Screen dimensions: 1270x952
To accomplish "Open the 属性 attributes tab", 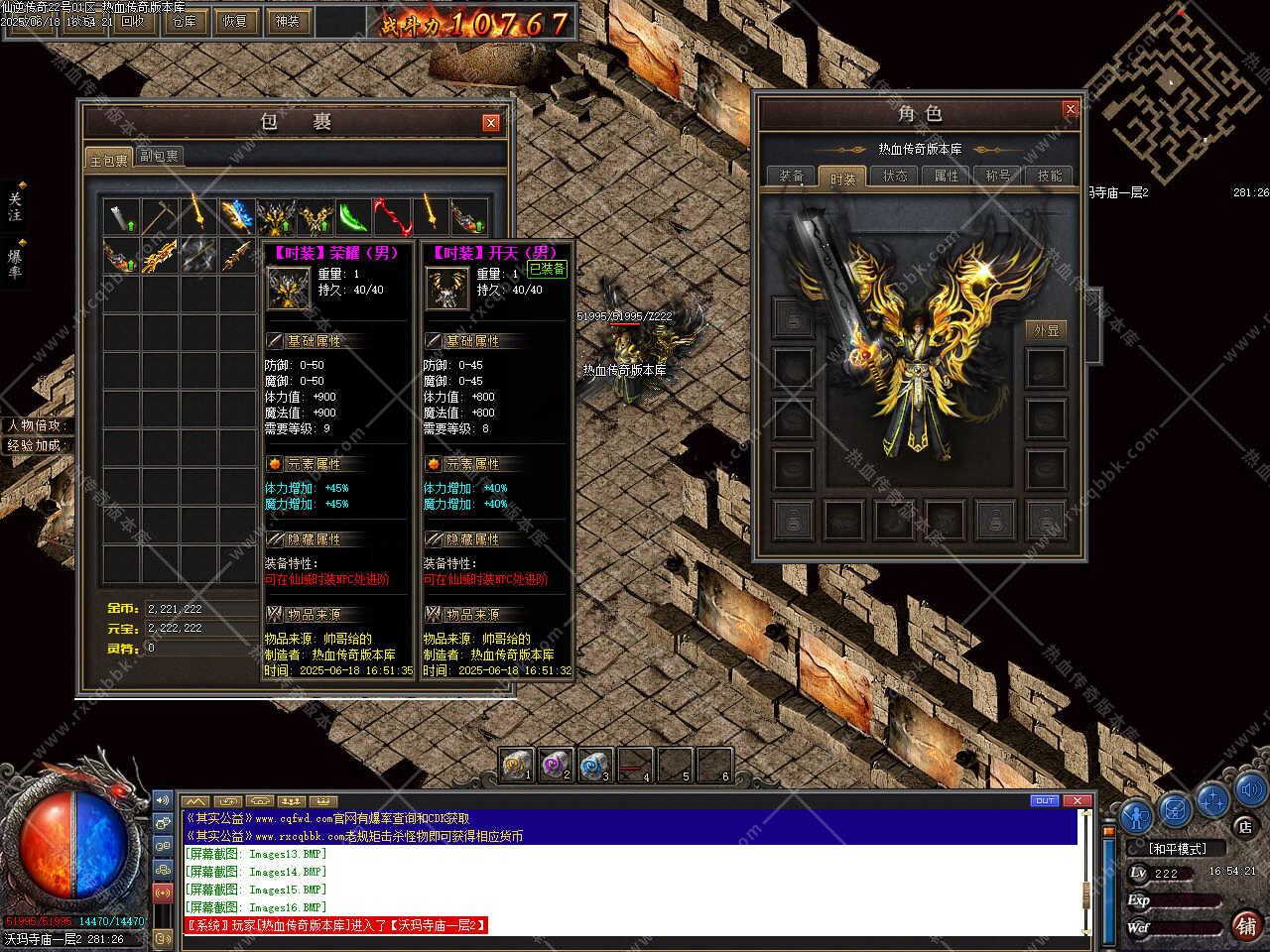I will click(947, 177).
